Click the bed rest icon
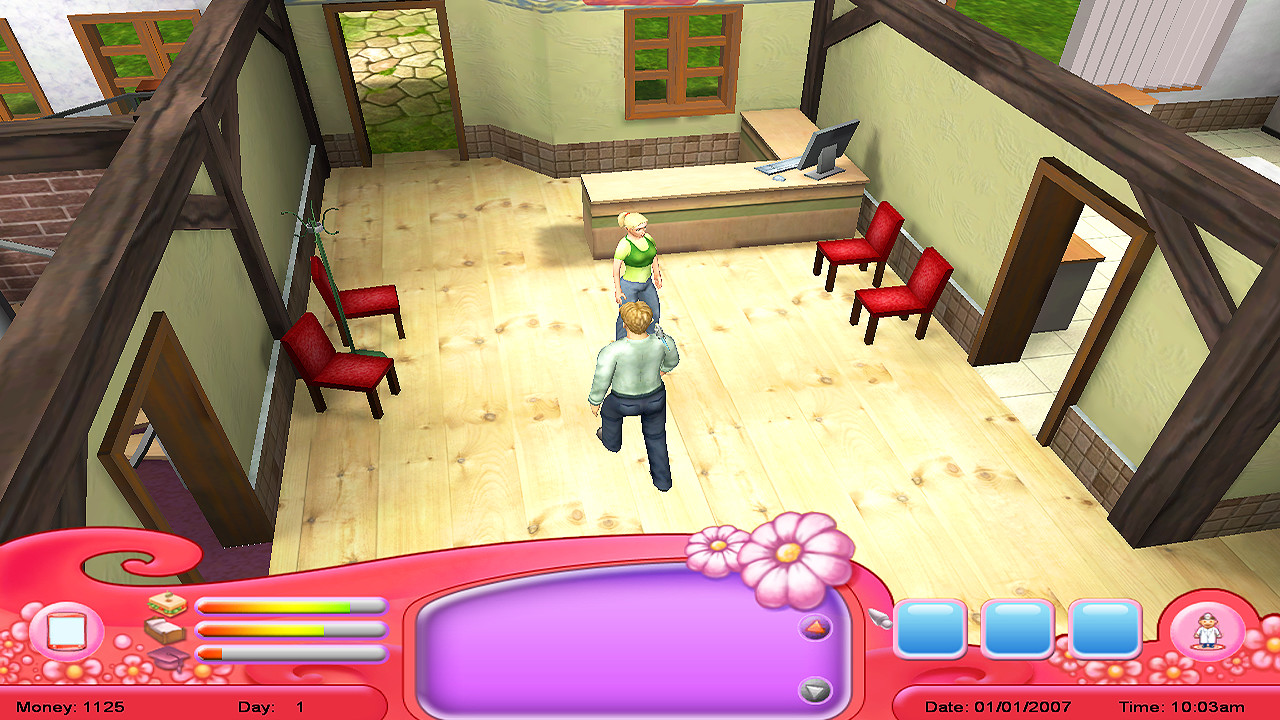 pyautogui.click(x=167, y=630)
